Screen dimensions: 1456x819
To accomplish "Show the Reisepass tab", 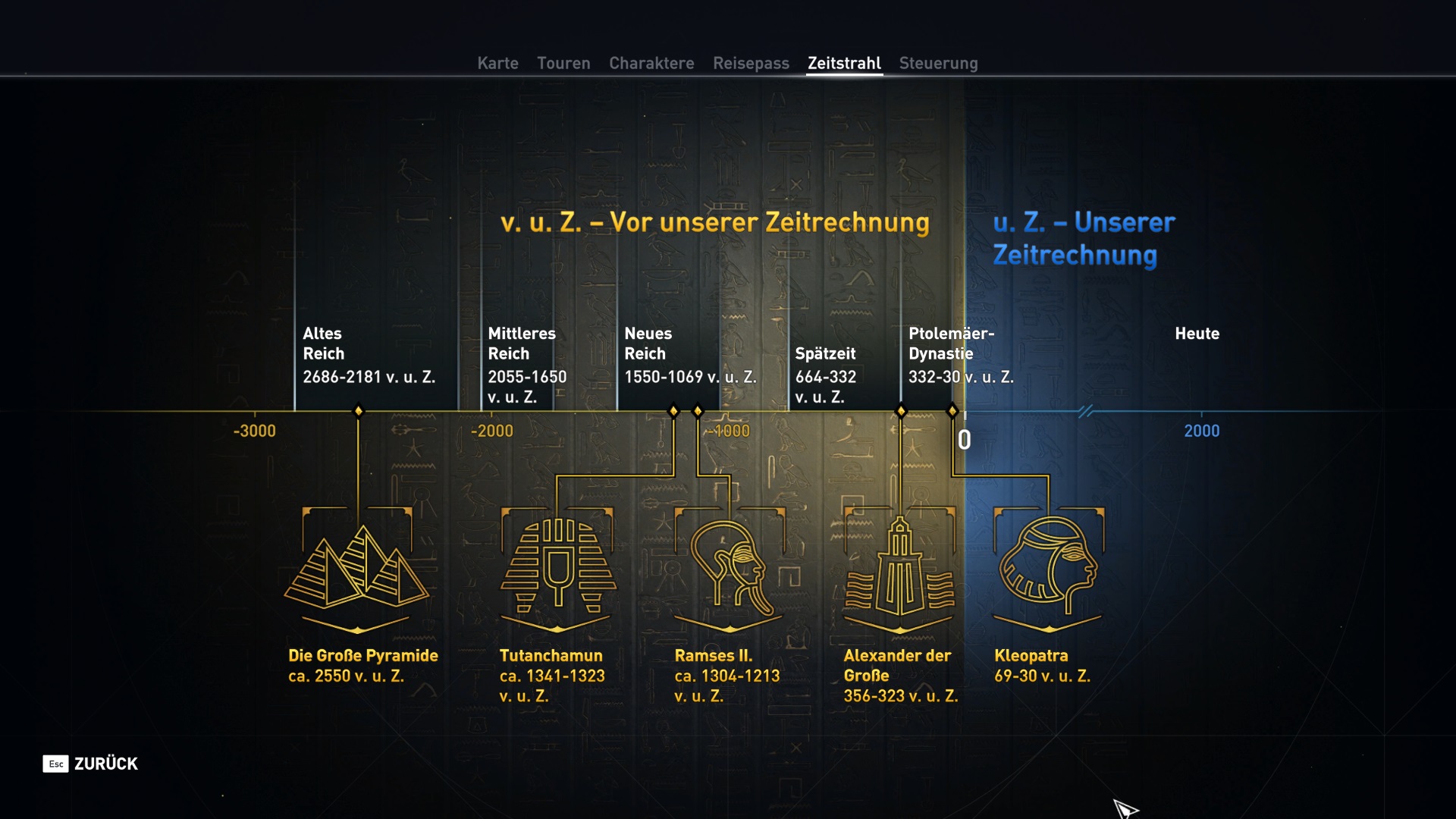I will (x=751, y=63).
